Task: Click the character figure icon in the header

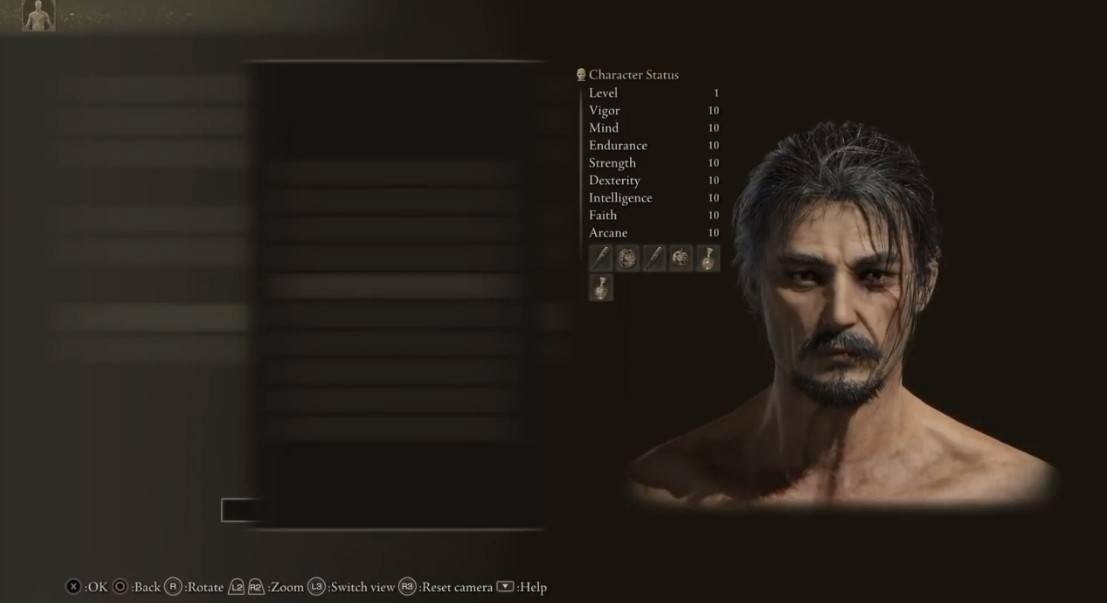Action: pyautogui.click(x=38, y=14)
